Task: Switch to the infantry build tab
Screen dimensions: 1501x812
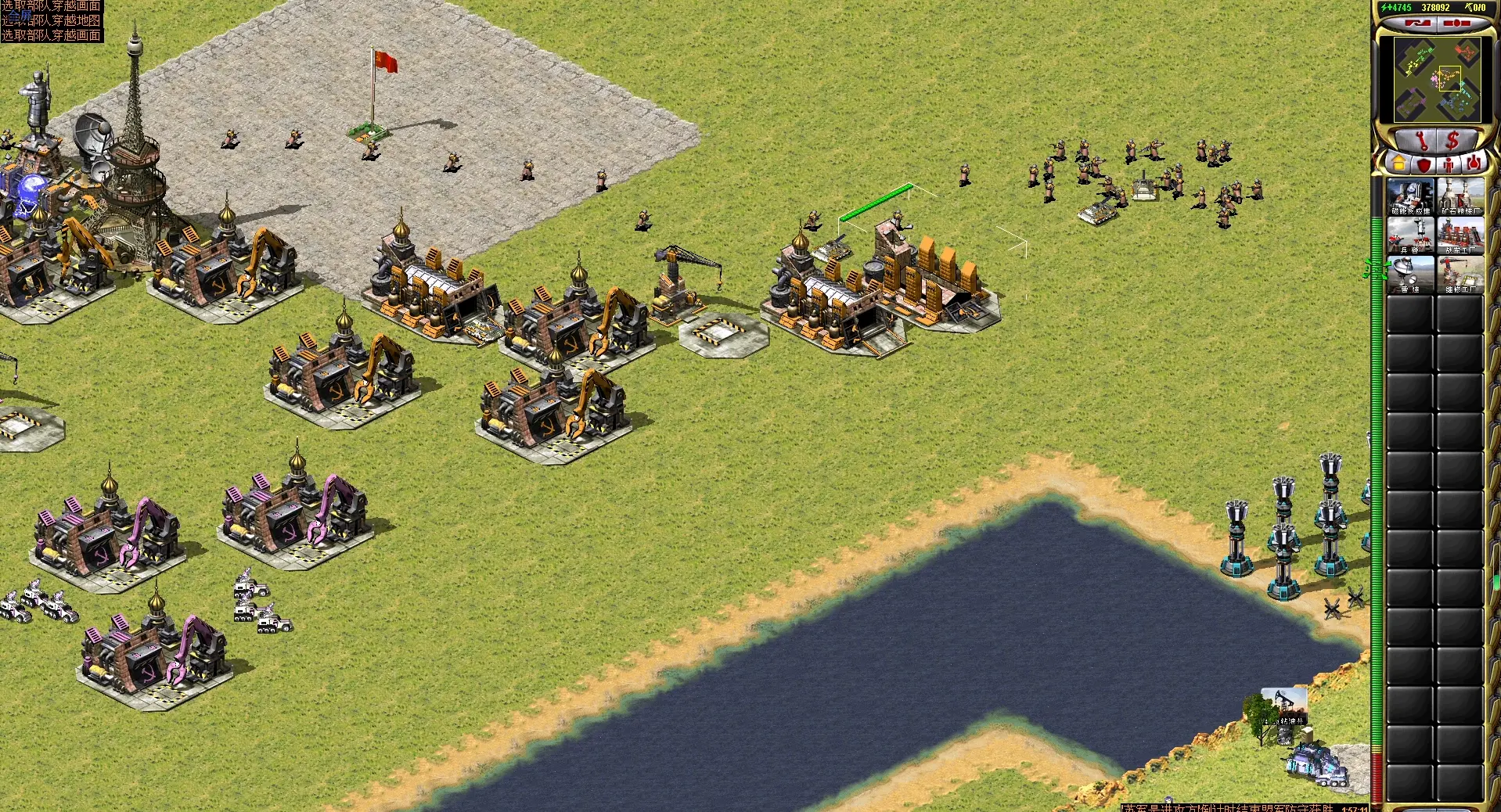Action: tap(1449, 163)
